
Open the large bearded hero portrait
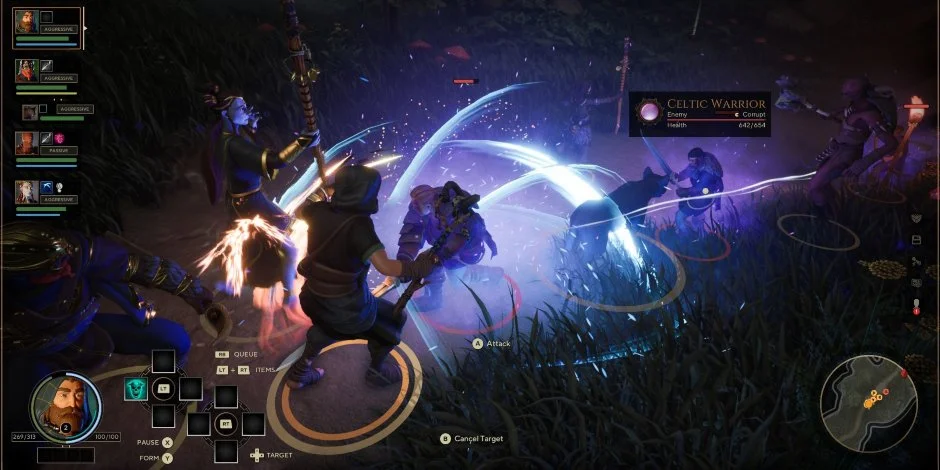pyautogui.click(x=65, y=407)
